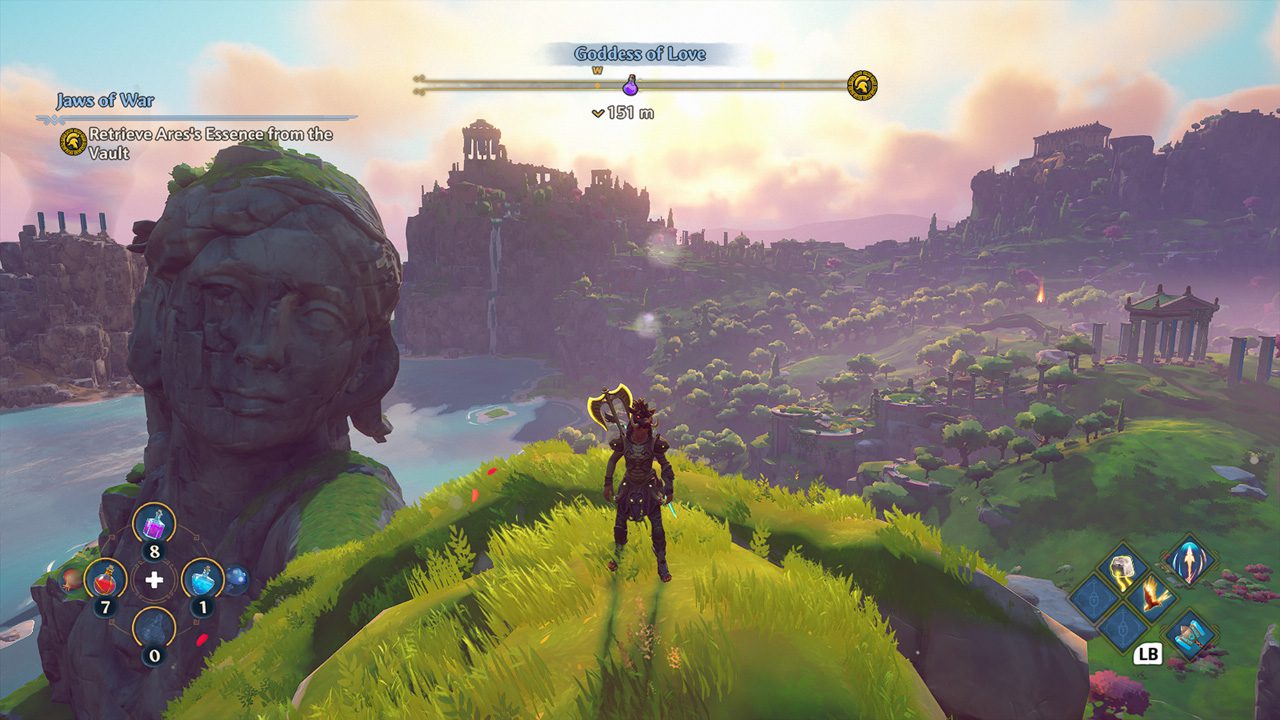The width and height of the screenshot is (1280, 720).
Task: Pick the pomegranate icon beside the red potion
Action: pyautogui.click(x=70, y=577)
